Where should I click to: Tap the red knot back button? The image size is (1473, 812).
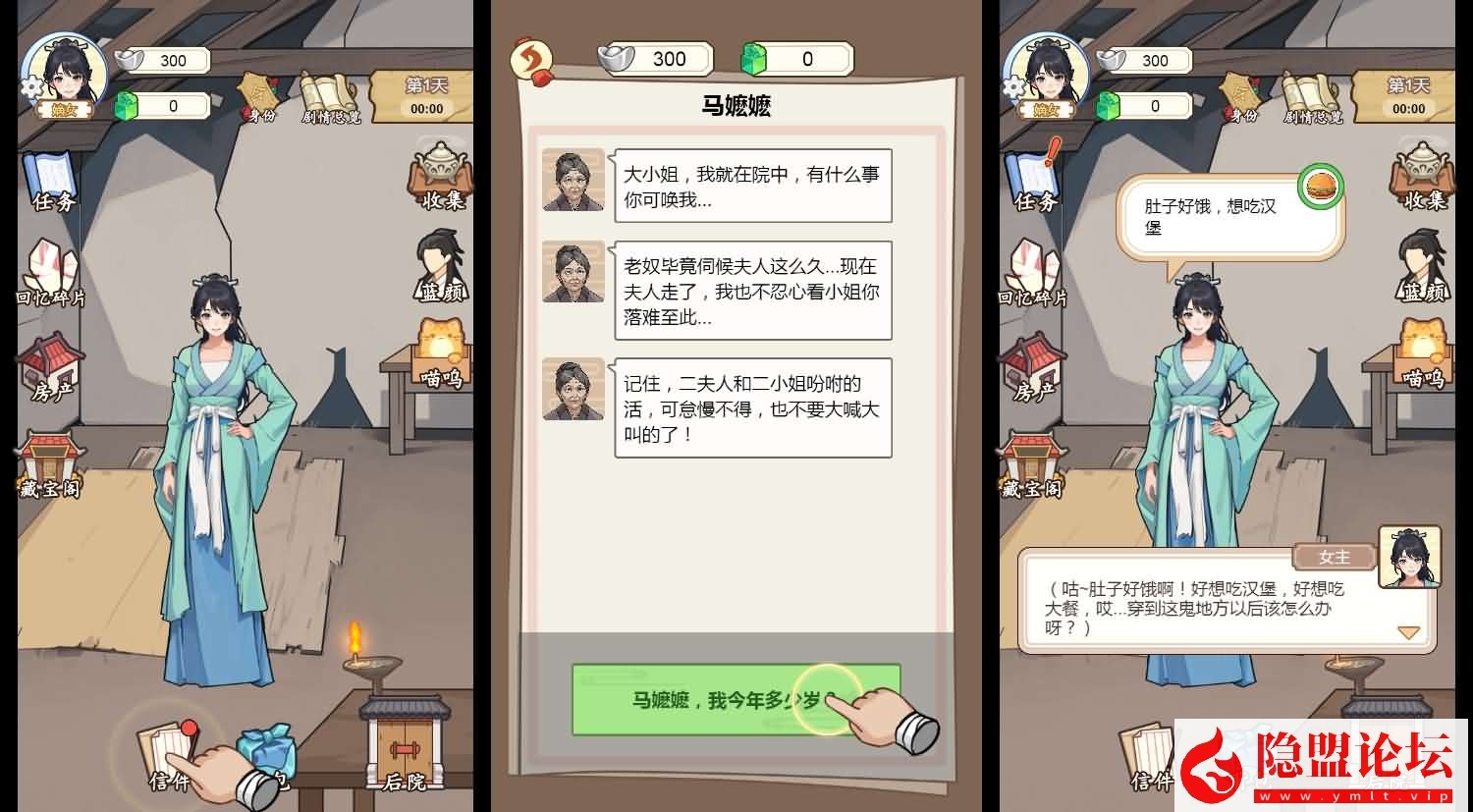pos(530,59)
